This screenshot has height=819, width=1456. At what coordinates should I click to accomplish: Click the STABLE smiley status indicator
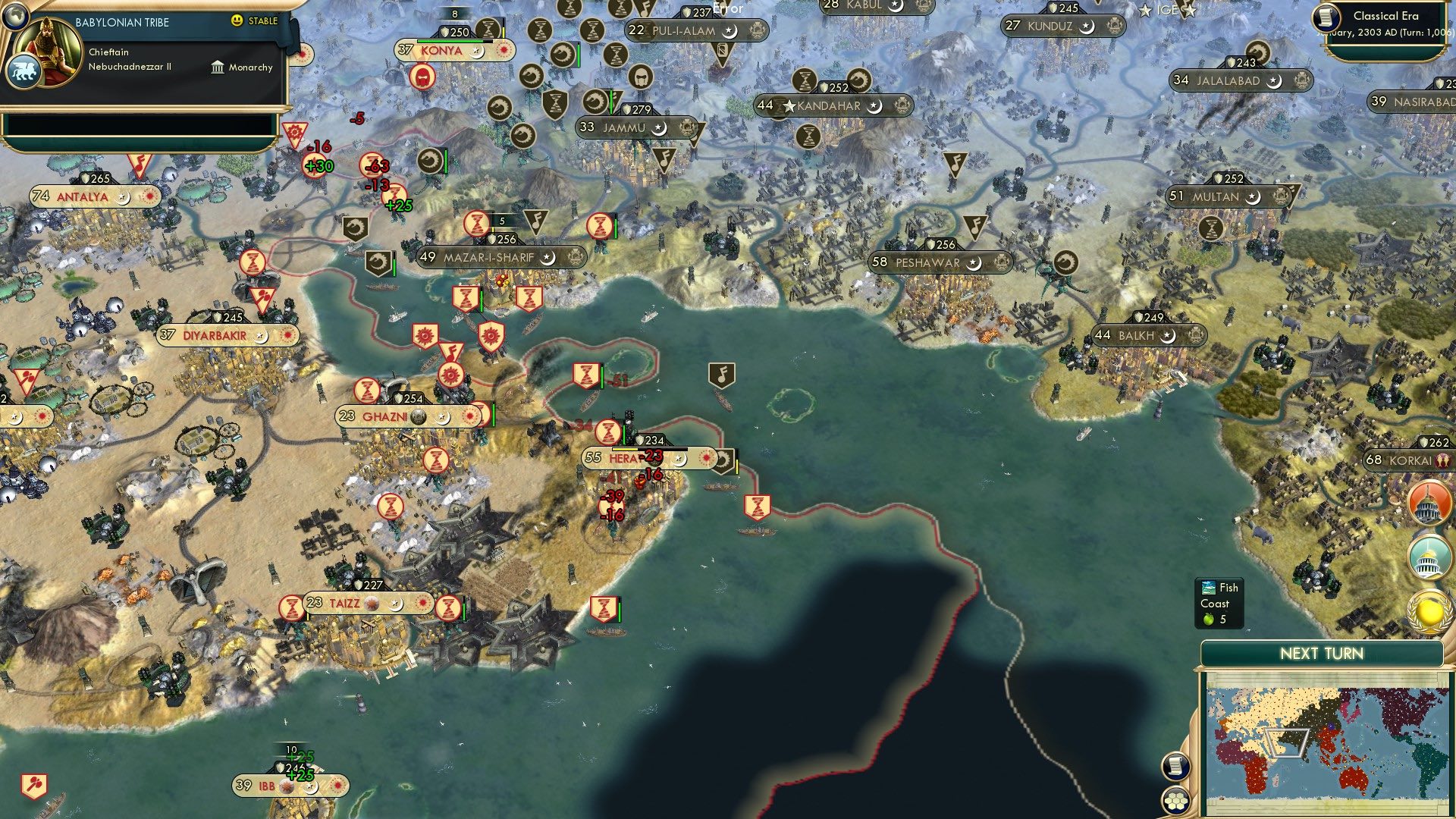pyautogui.click(x=239, y=21)
